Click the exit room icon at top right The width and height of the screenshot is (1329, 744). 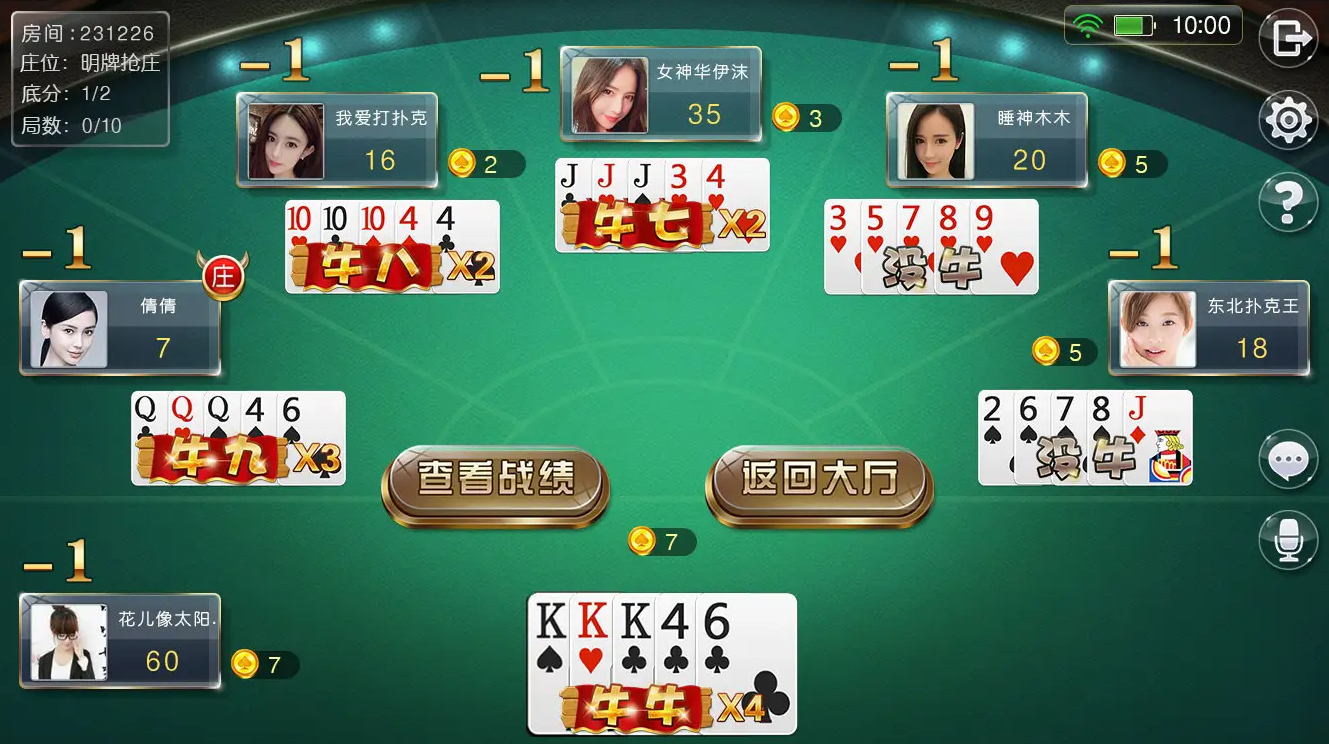point(1289,38)
